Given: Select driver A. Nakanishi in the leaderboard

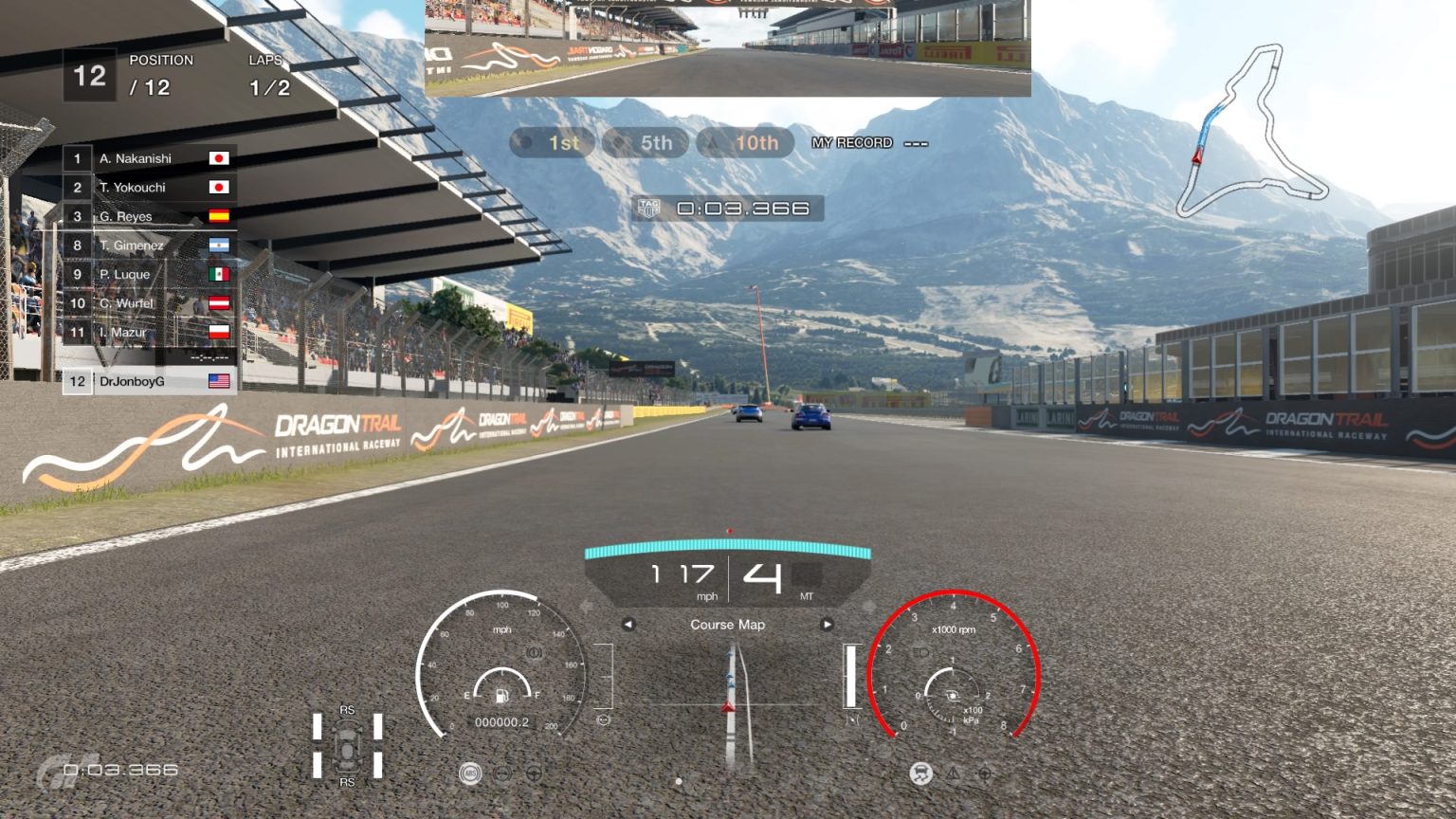Looking at the screenshot, I should (x=137, y=158).
